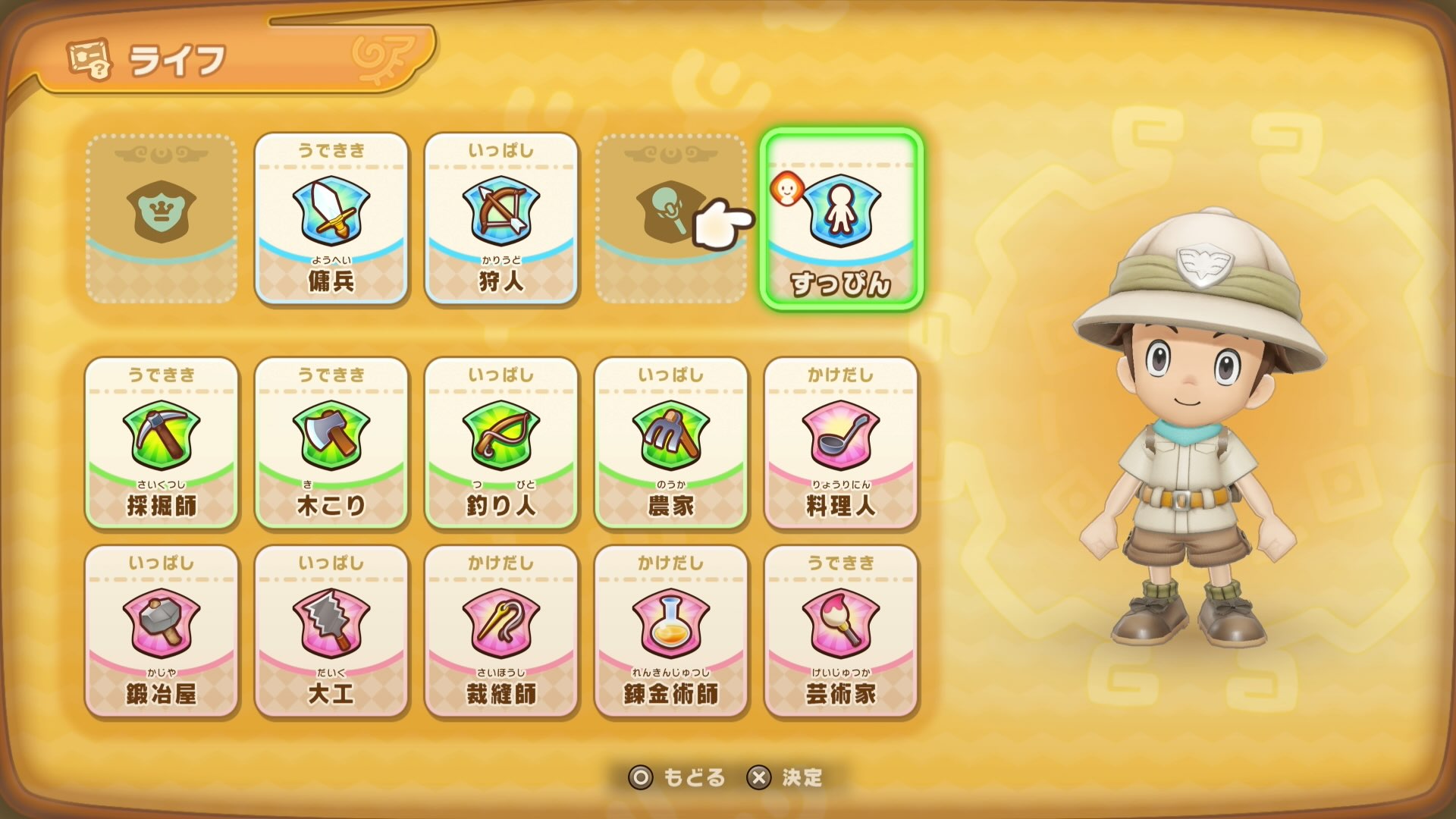Select the 料理人 (Cook) ladle icon
Screen dimensions: 1456x819
pyautogui.click(x=842, y=440)
